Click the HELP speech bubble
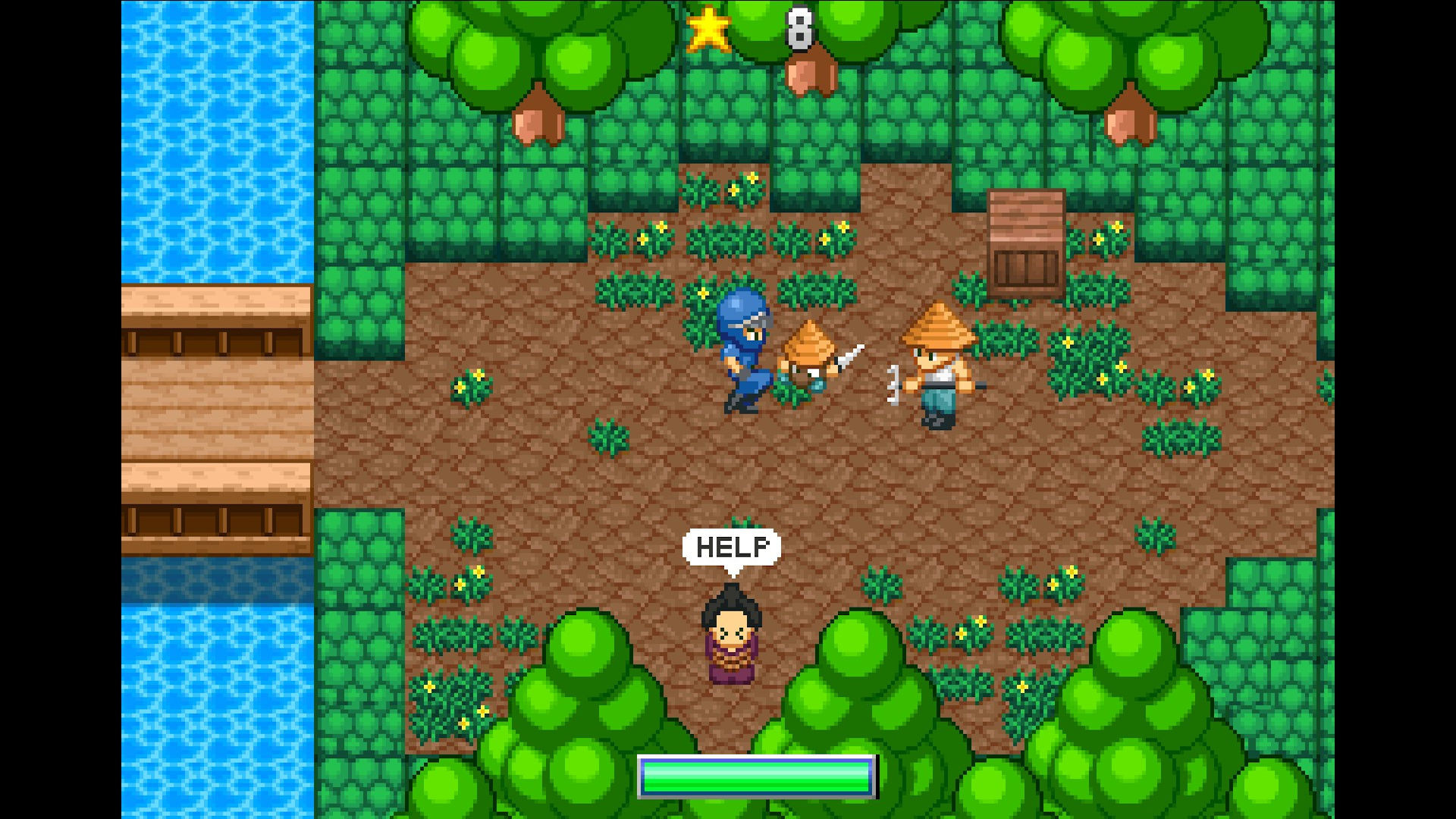The image size is (1456, 819). pyautogui.click(x=732, y=548)
